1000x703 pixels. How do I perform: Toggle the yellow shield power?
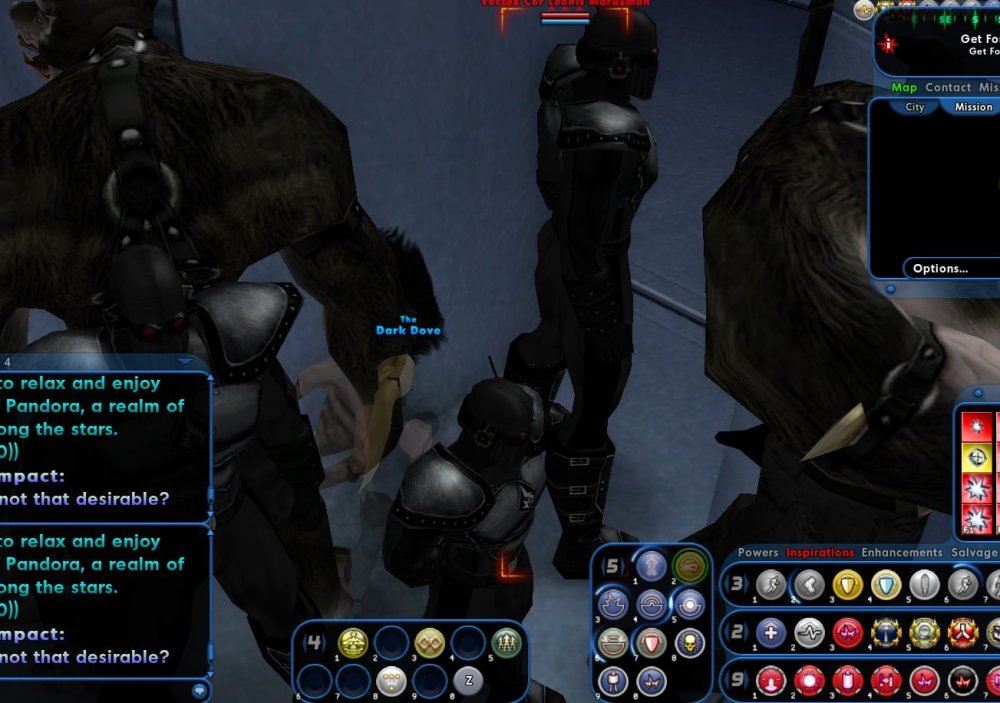[x=848, y=584]
